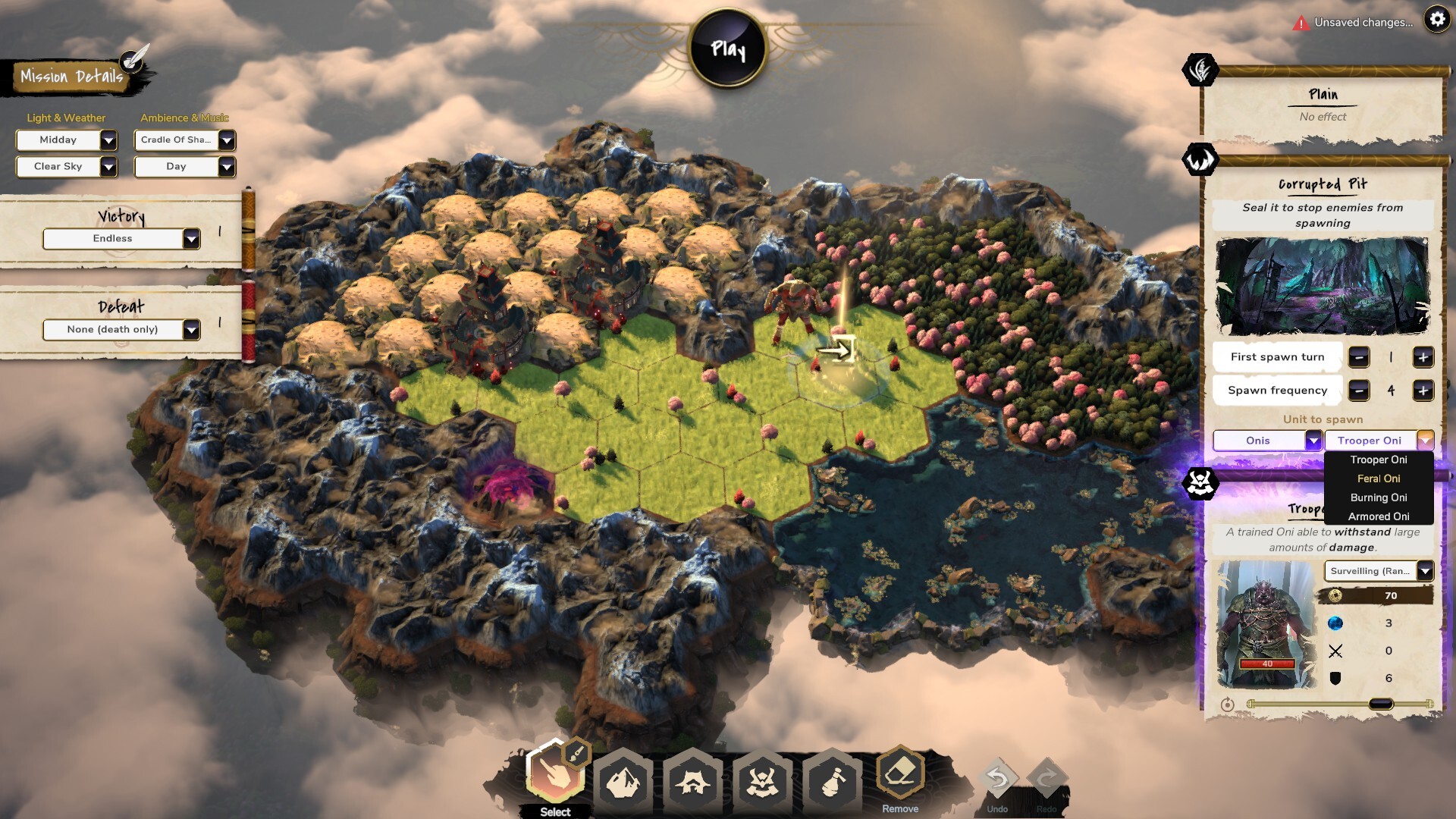Image resolution: width=1456 pixels, height=819 pixels.
Task: Decrease the first spawn turn
Action: [1359, 357]
